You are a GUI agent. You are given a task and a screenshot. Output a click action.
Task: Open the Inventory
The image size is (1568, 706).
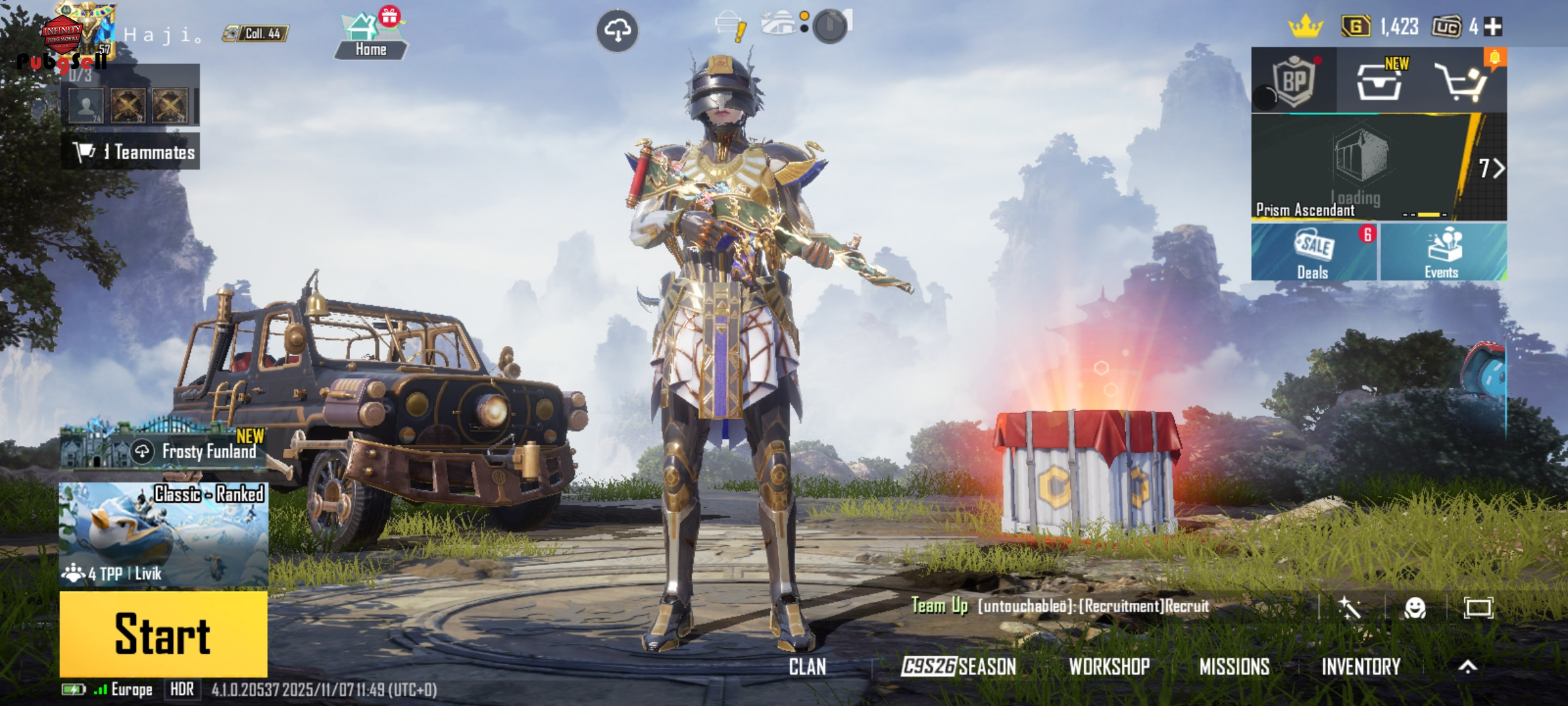[1361, 666]
